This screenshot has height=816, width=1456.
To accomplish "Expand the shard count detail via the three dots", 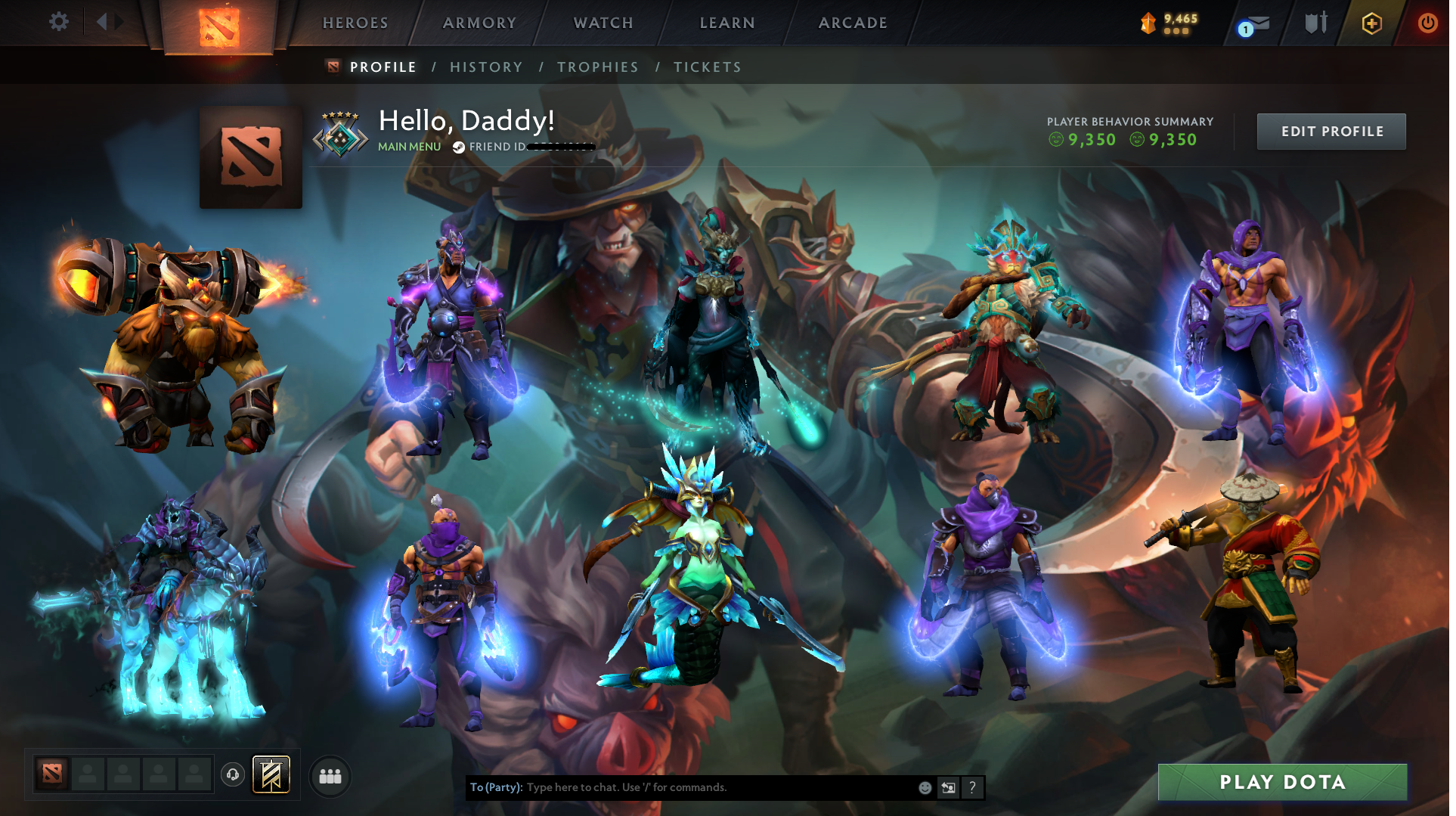I will [x=1174, y=31].
